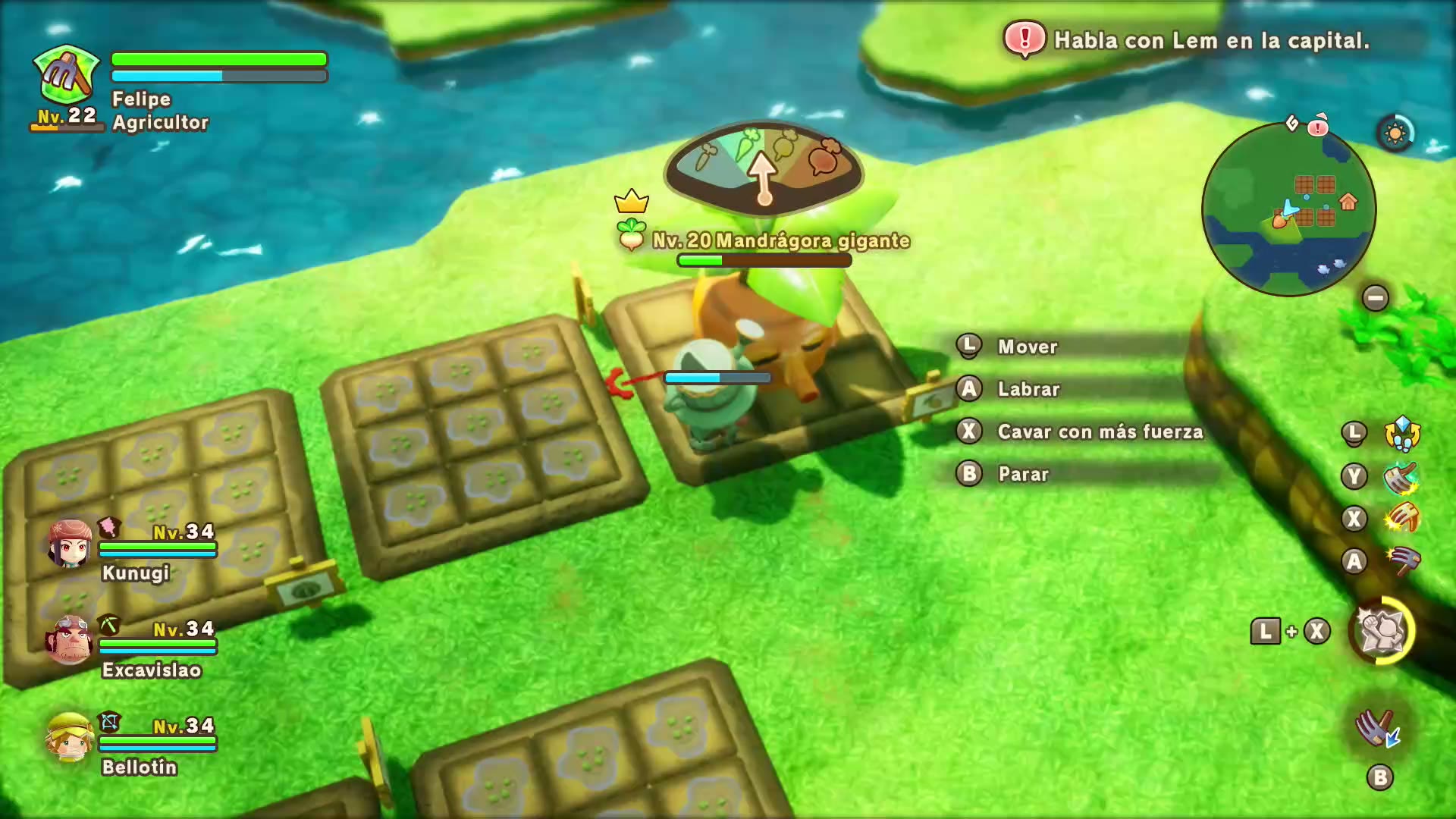Screen dimensions: 1456x819
Task: Select the house marker on the minimap
Action: point(1348,202)
